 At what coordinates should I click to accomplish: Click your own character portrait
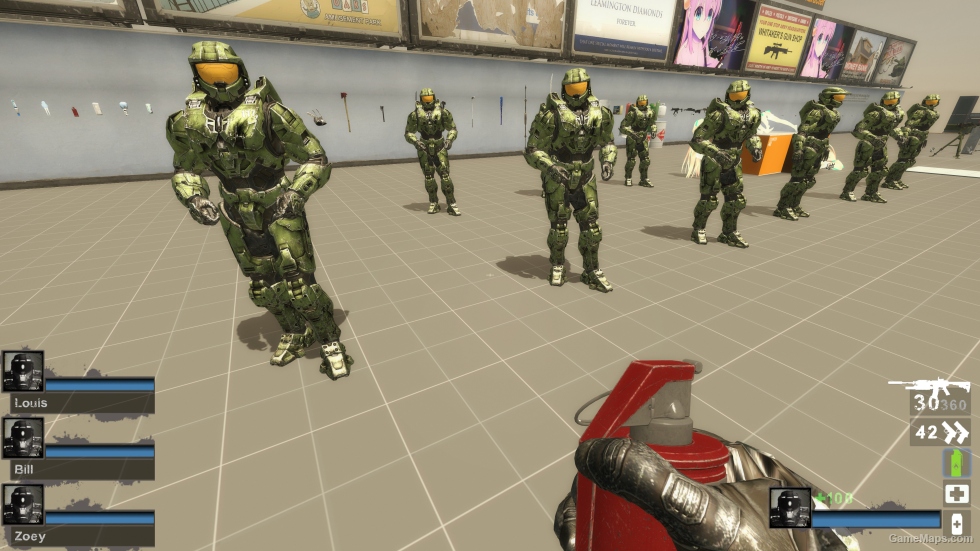[790, 508]
